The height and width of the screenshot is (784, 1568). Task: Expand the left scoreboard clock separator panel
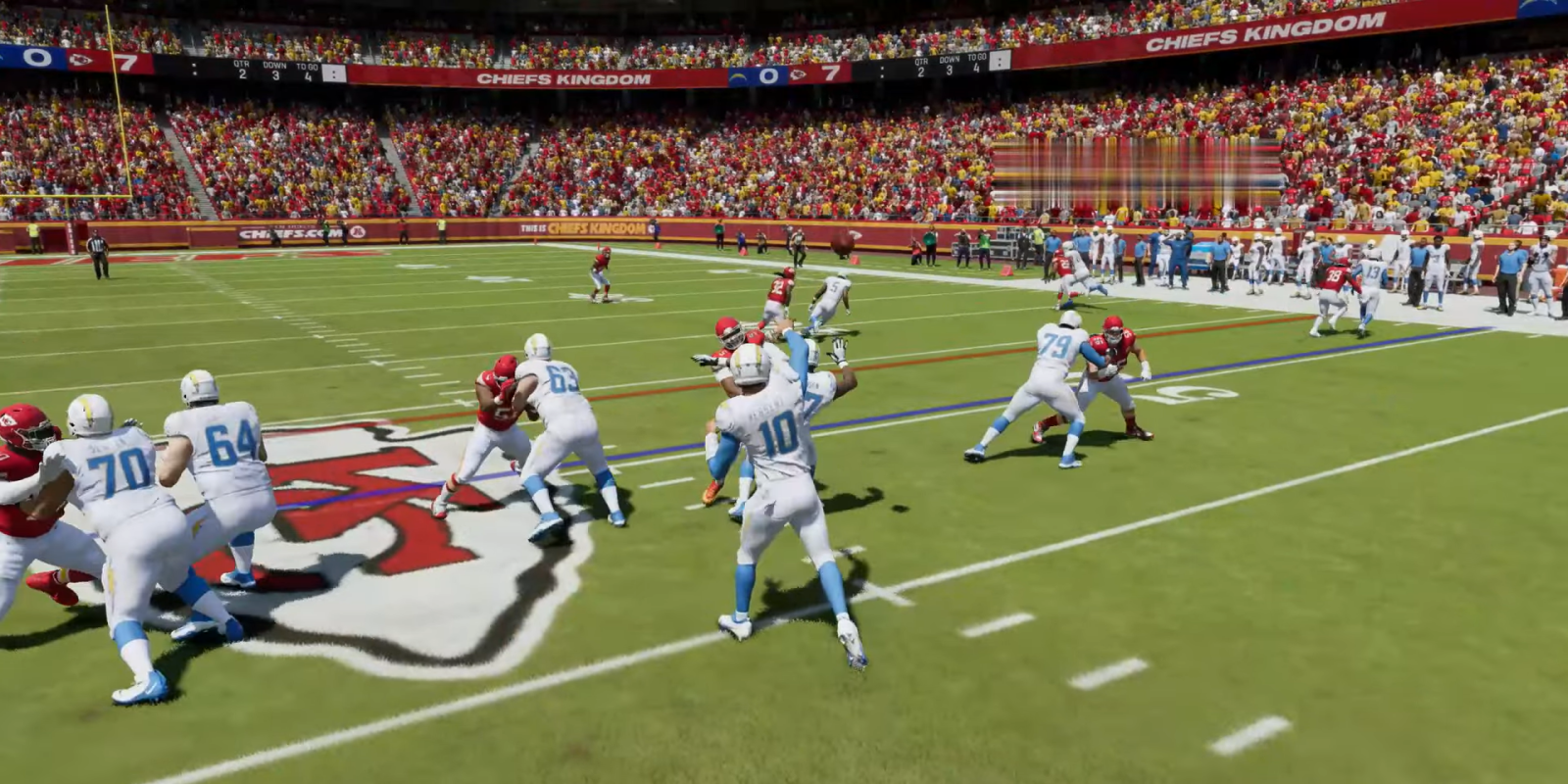click(195, 69)
